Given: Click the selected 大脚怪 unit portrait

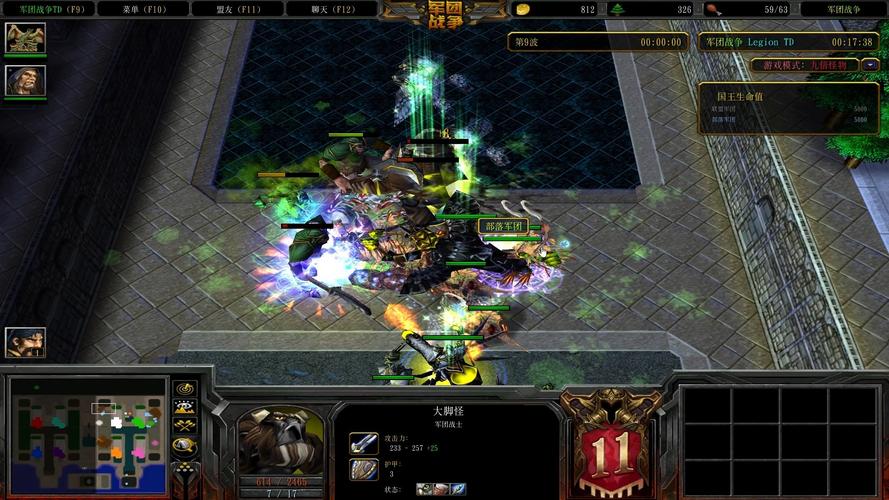Looking at the screenshot, I should tap(281, 440).
